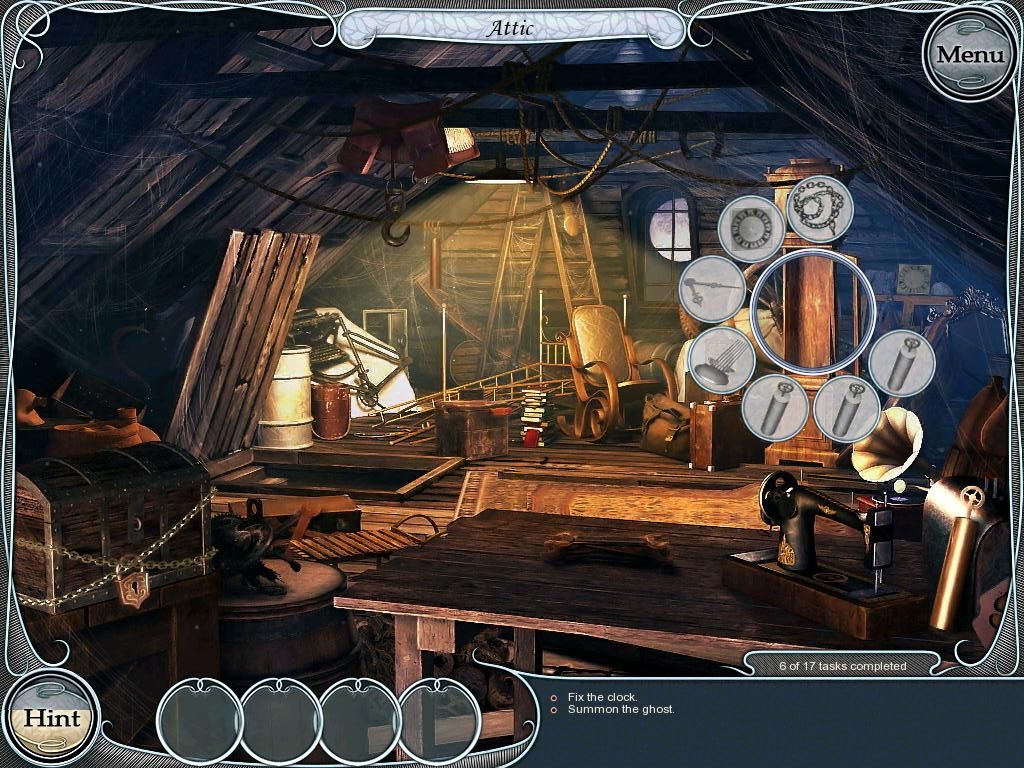Pick the clock hands icon

coord(711,289)
